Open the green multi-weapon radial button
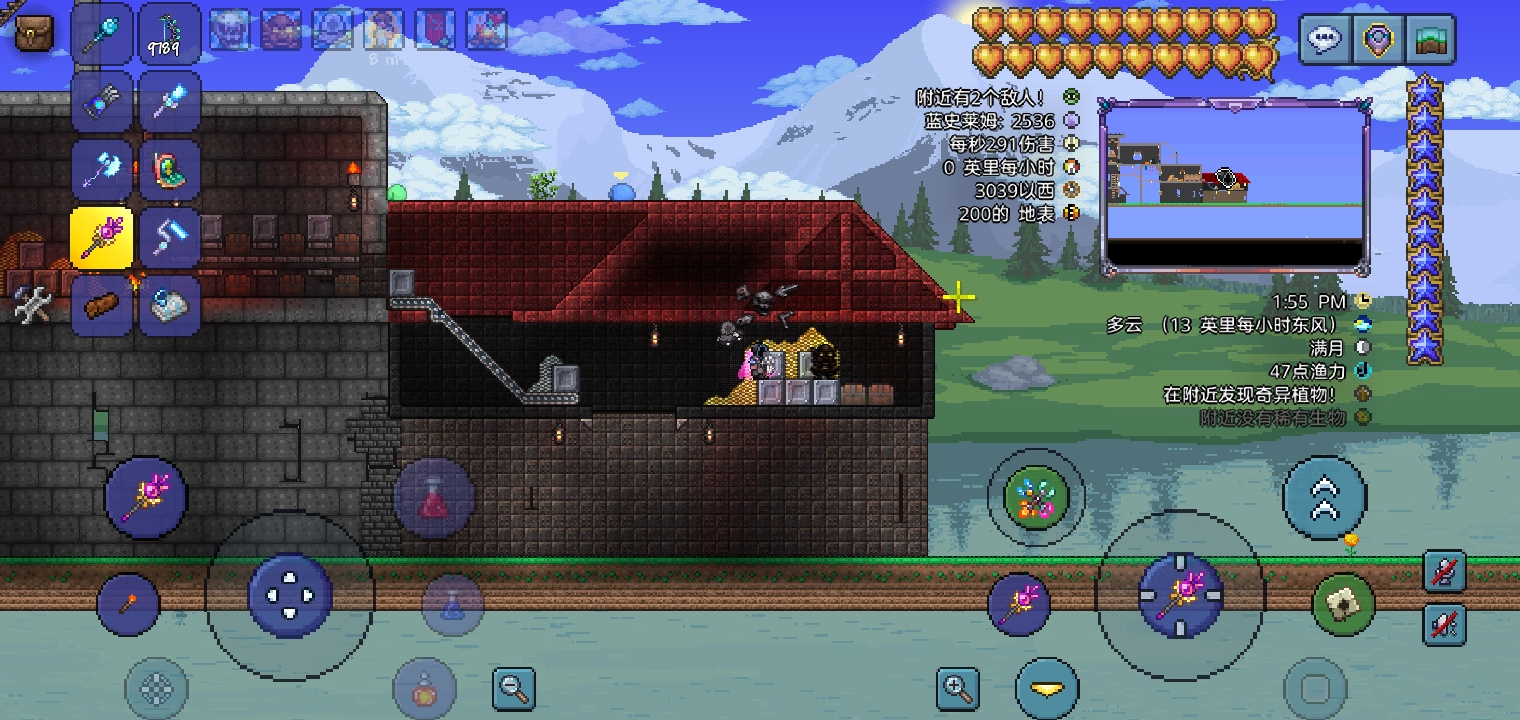The height and width of the screenshot is (720, 1520). coord(1036,498)
